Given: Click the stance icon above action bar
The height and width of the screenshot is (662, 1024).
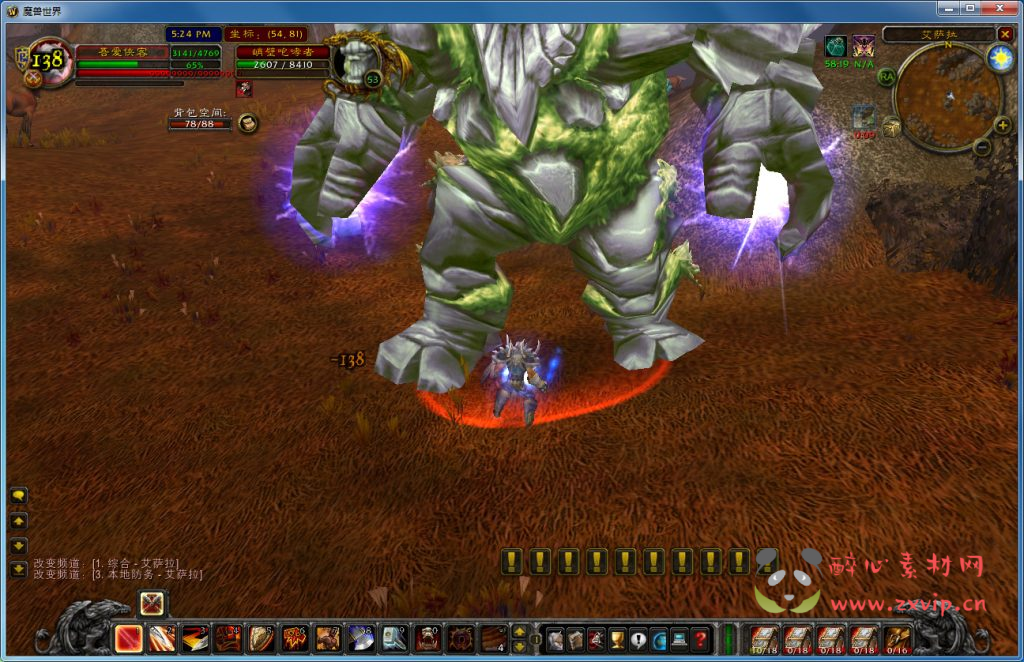Looking at the screenshot, I should 152,603.
